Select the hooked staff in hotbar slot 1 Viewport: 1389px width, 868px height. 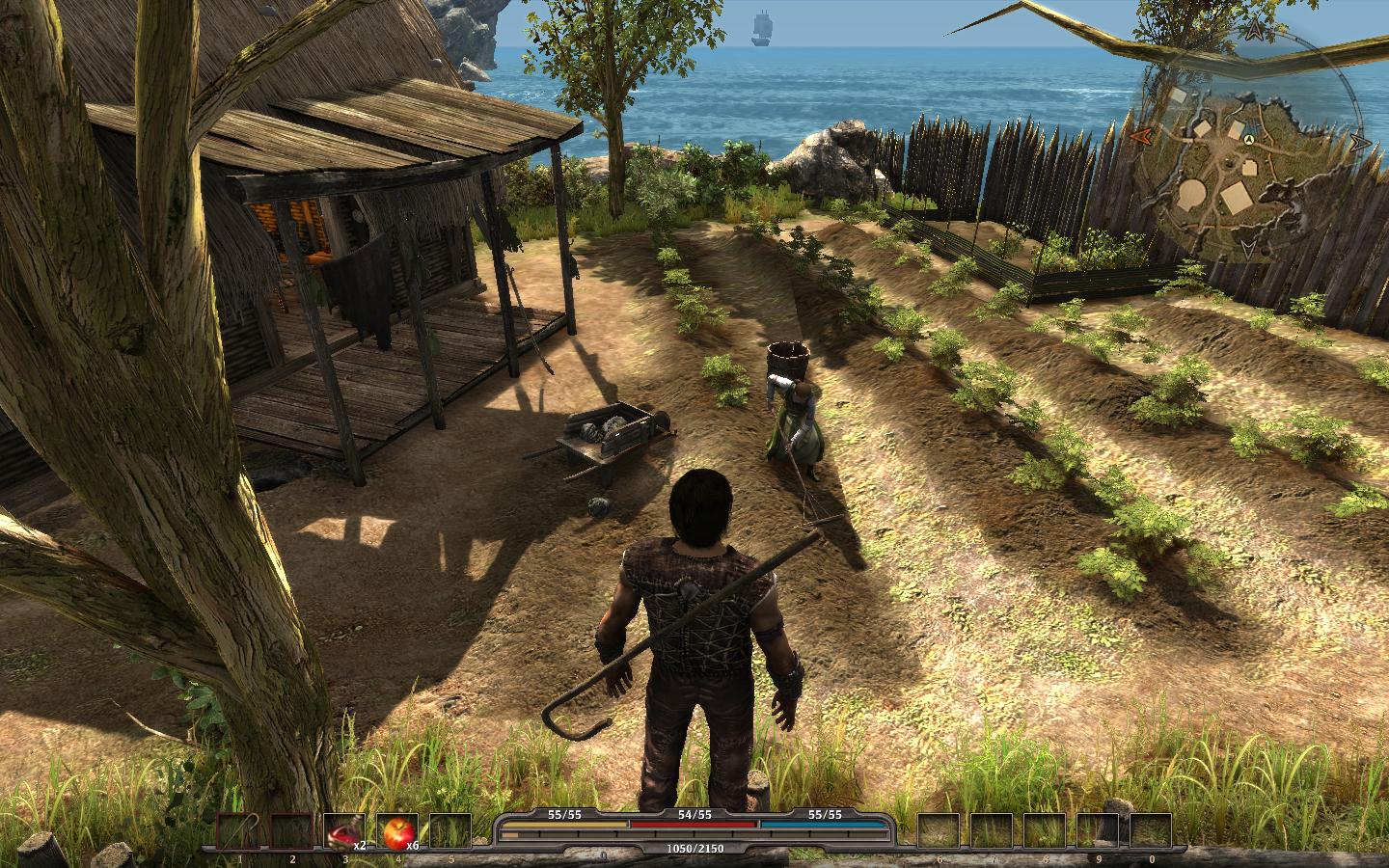click(237, 830)
